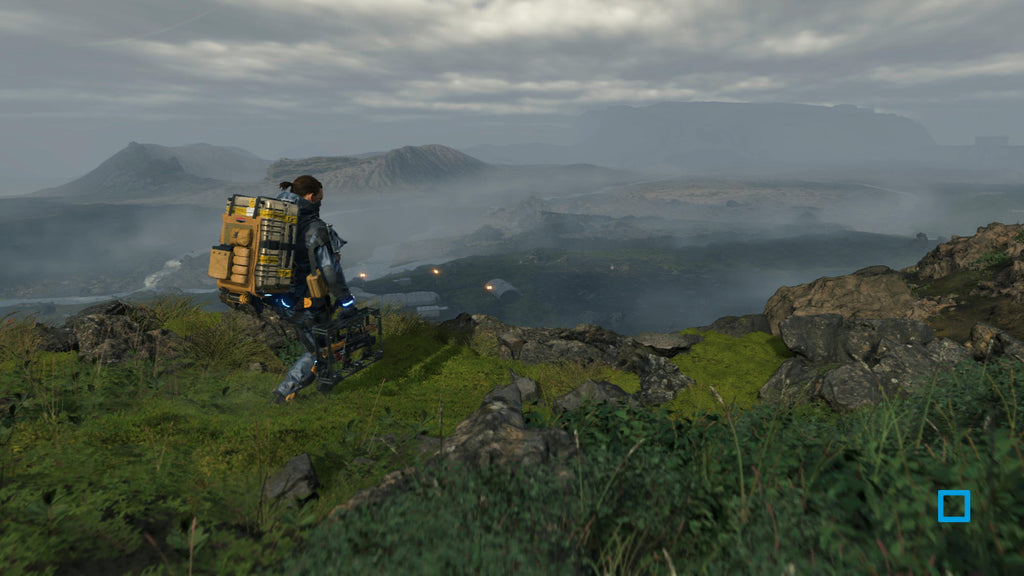This screenshot has width=1024, height=576.
Task: Click the blue square outline icon
Action: point(953,506)
